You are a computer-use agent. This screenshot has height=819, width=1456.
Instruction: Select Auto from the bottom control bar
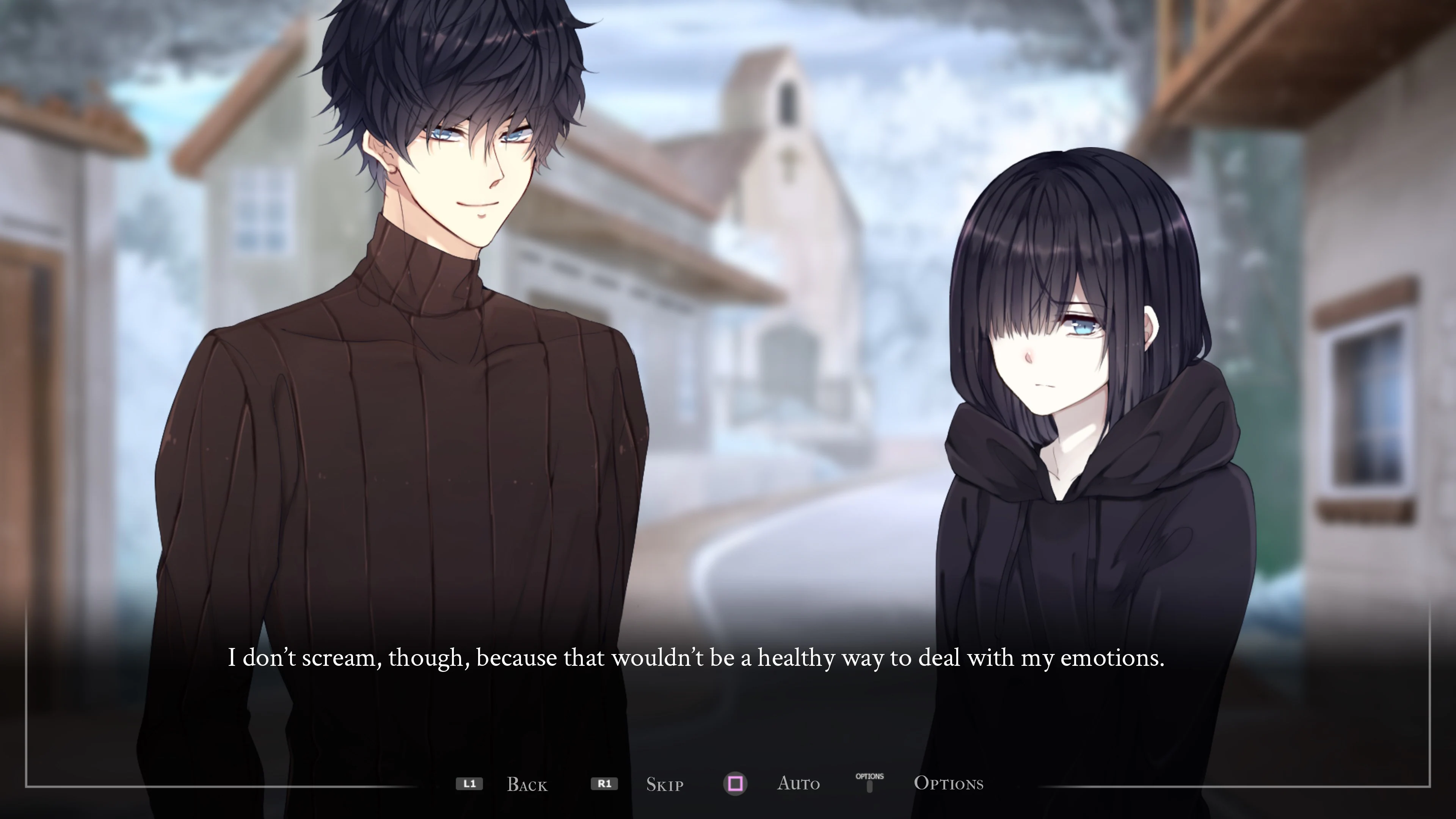(799, 784)
